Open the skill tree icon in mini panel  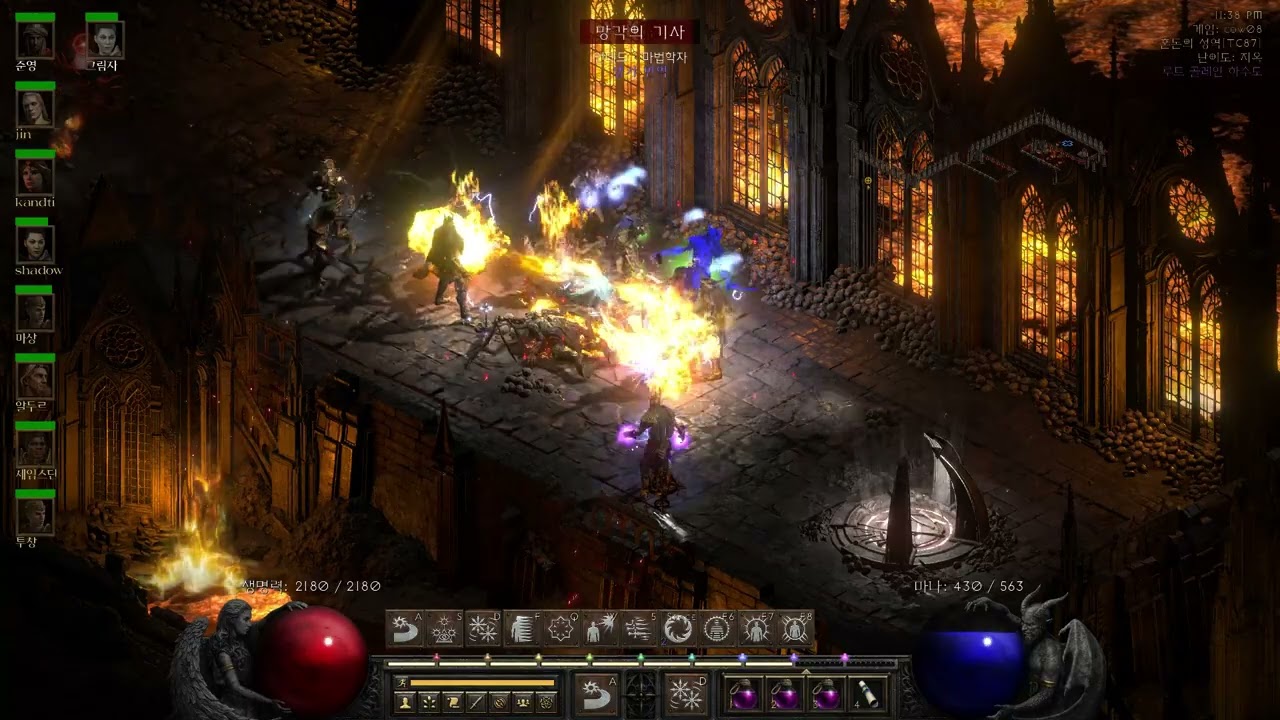click(x=430, y=703)
